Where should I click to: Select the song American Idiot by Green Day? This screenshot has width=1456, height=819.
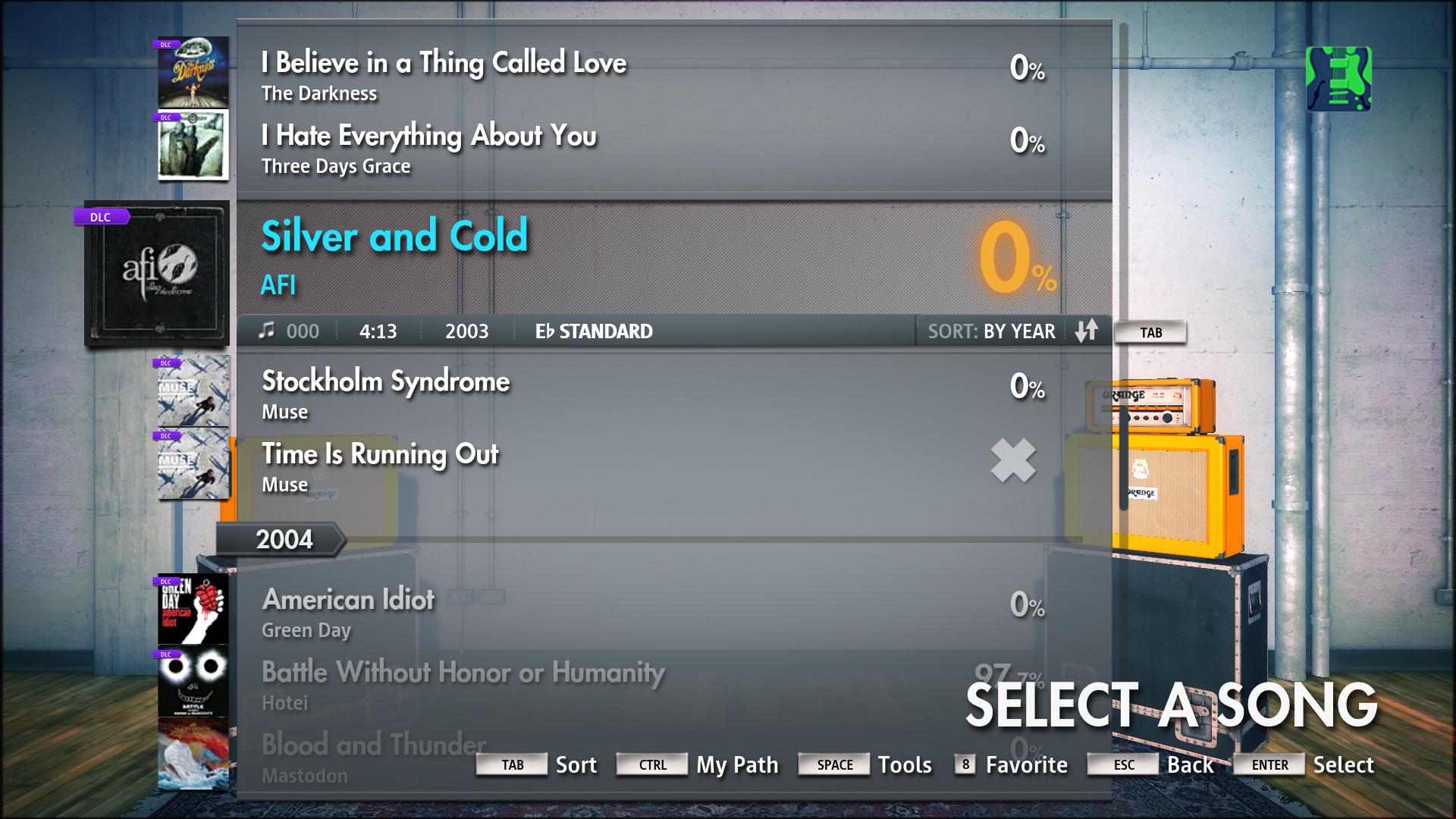[531, 610]
